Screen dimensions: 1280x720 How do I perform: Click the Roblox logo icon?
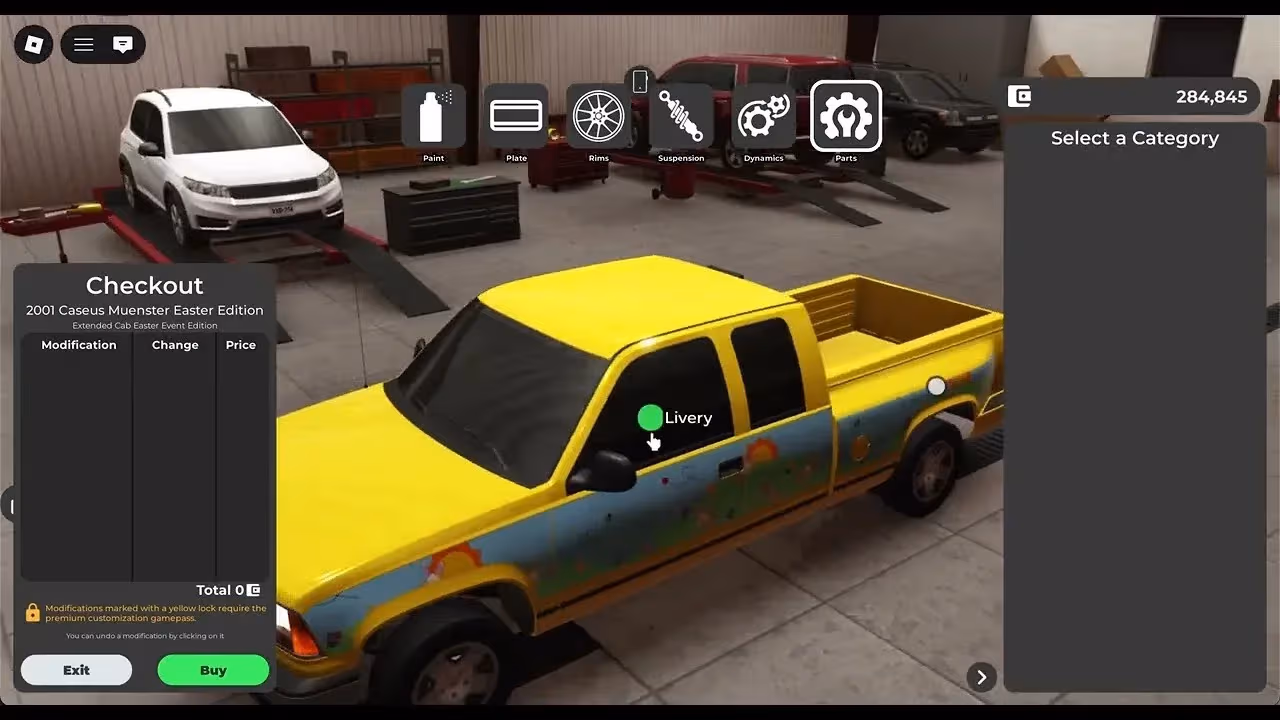point(32,44)
